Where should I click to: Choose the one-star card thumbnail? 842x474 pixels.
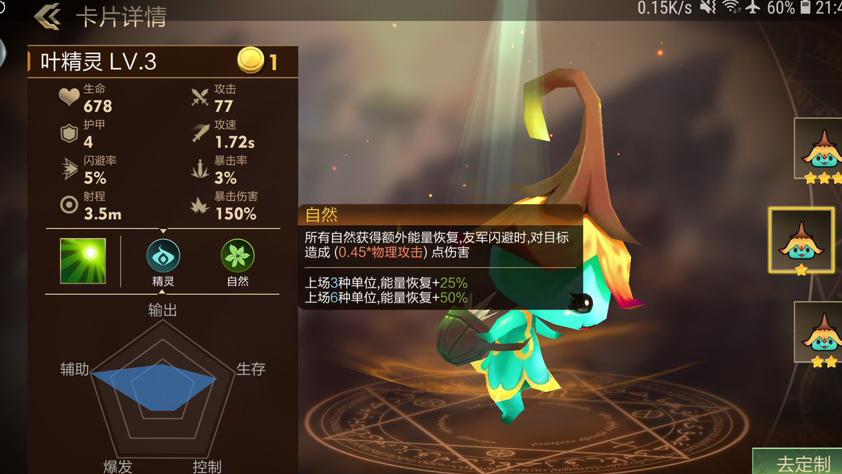pyautogui.click(x=801, y=241)
